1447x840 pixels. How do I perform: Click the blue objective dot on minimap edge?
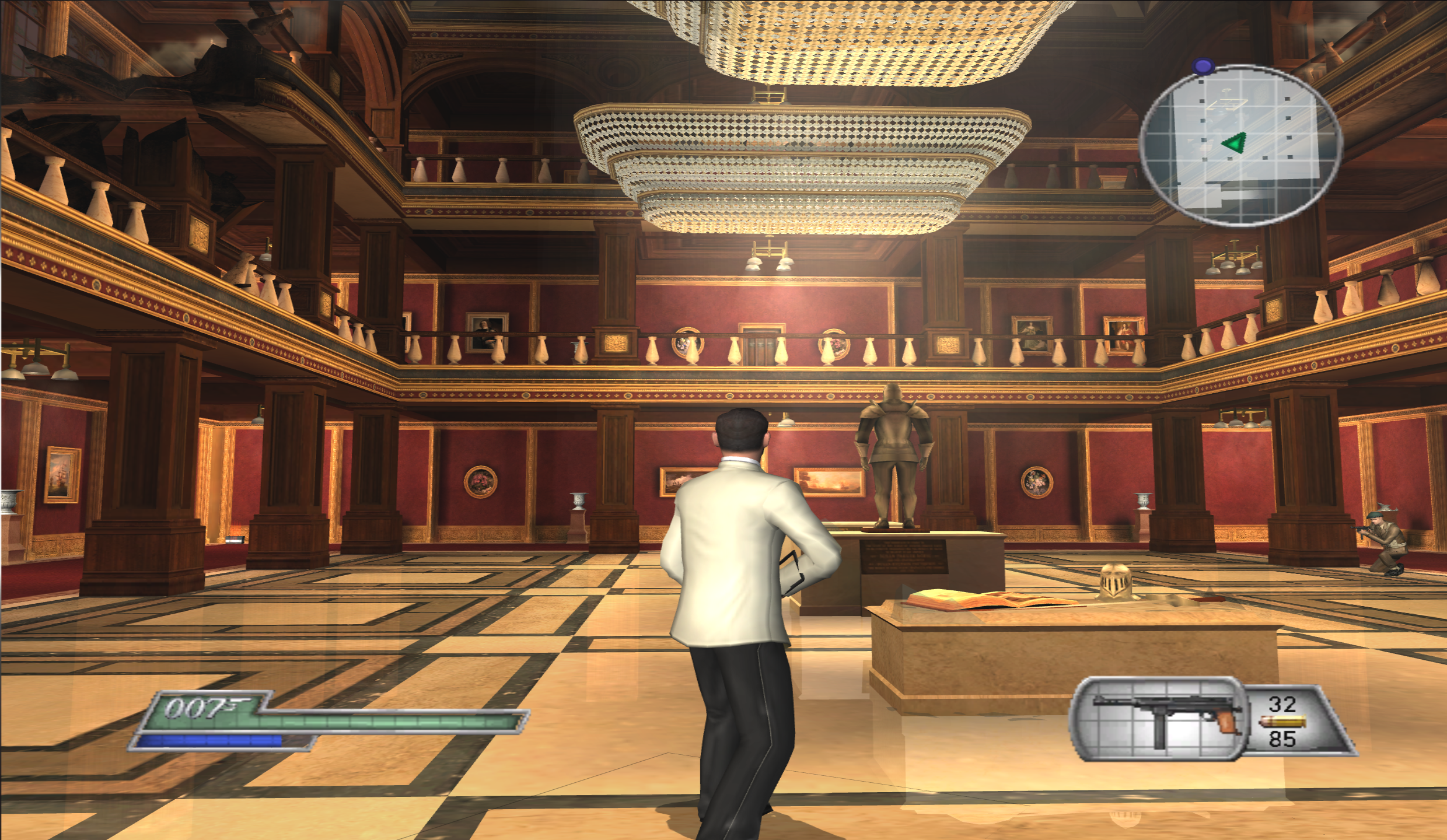[x=1202, y=67]
